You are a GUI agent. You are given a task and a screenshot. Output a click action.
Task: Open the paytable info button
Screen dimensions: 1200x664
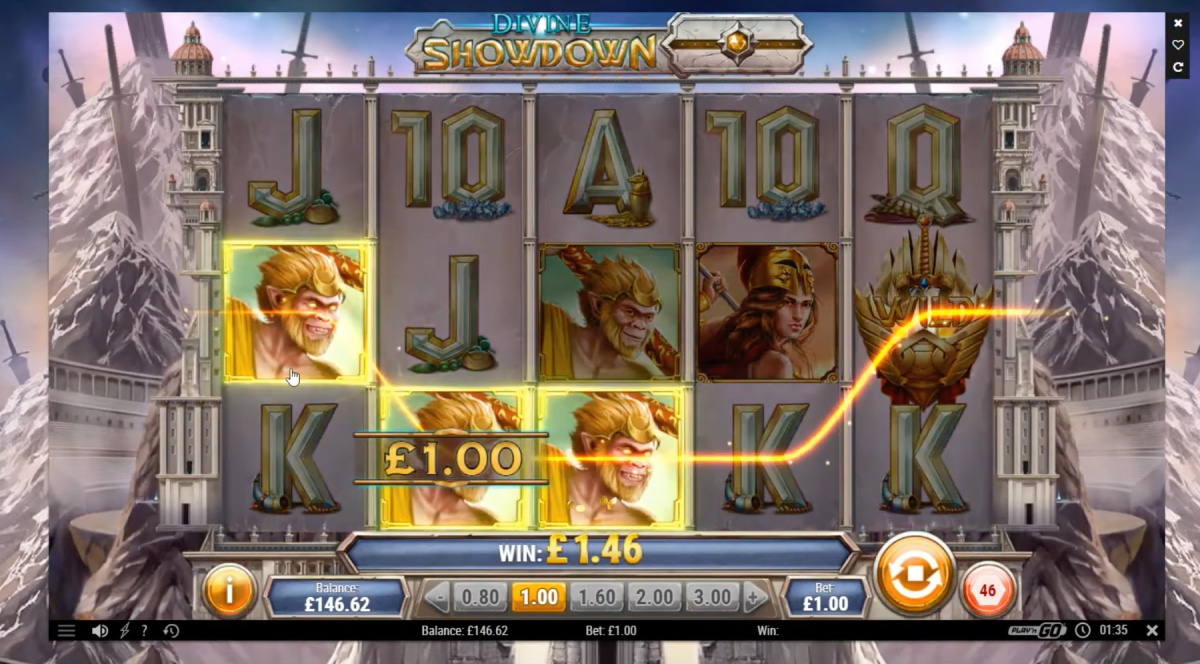[229, 591]
